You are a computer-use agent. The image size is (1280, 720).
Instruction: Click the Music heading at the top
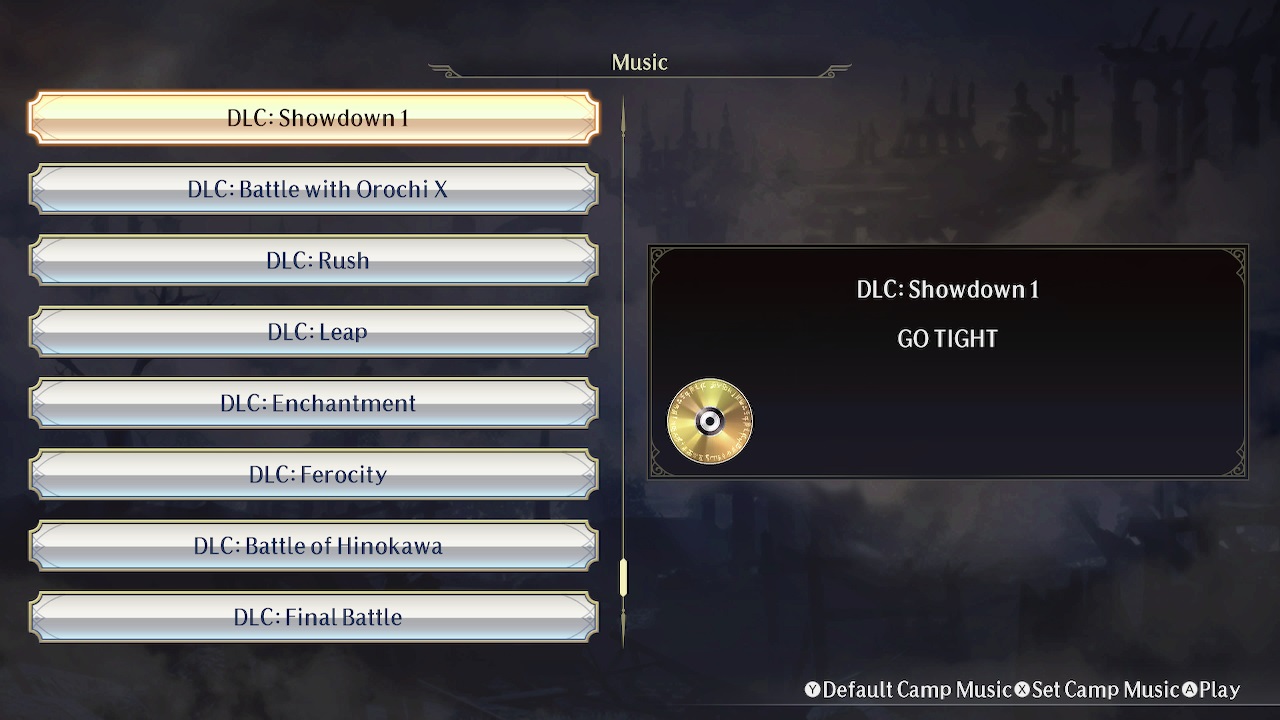click(x=640, y=61)
